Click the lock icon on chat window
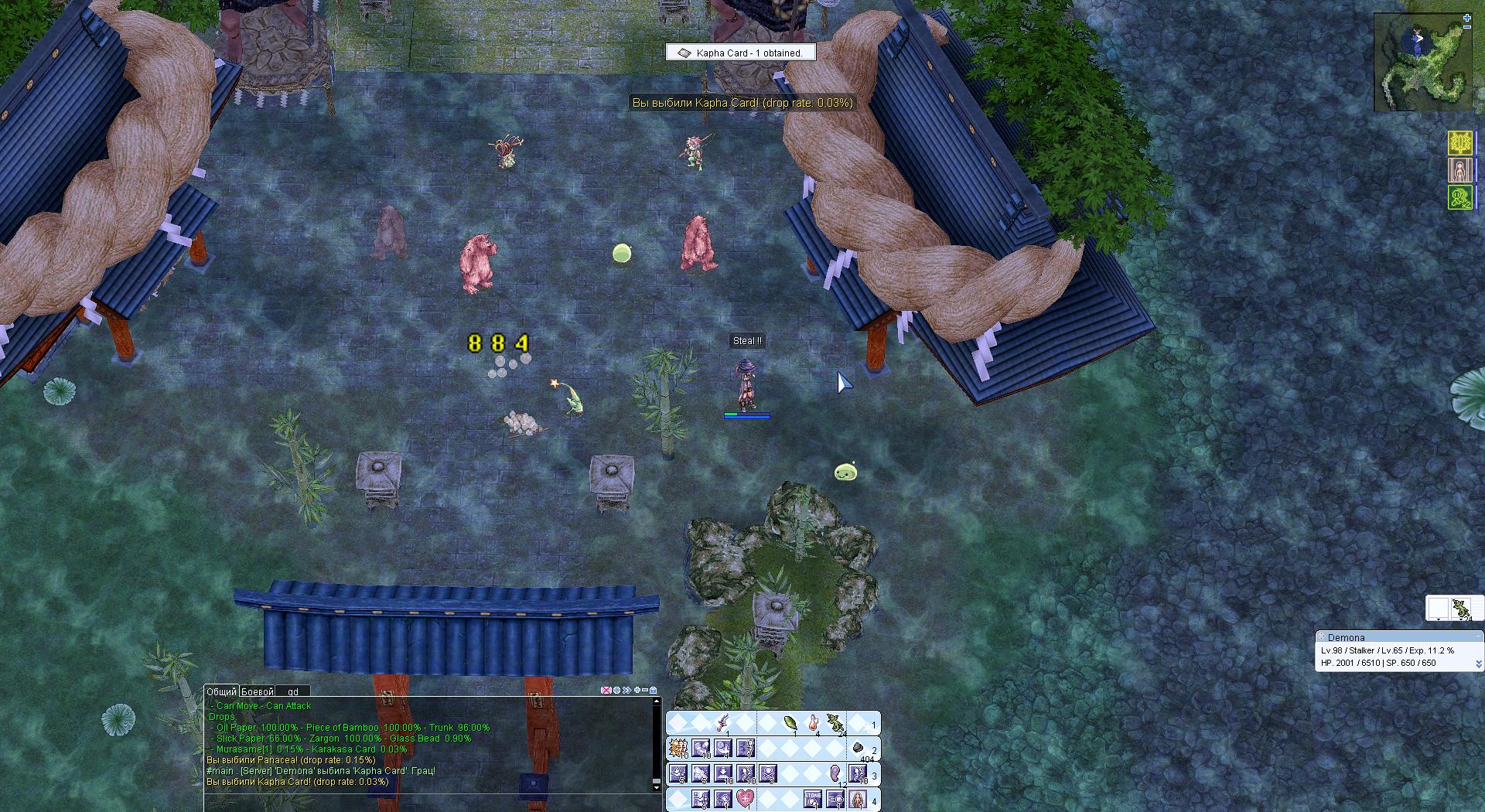This screenshot has height=812, width=1485. pyautogui.click(x=654, y=690)
